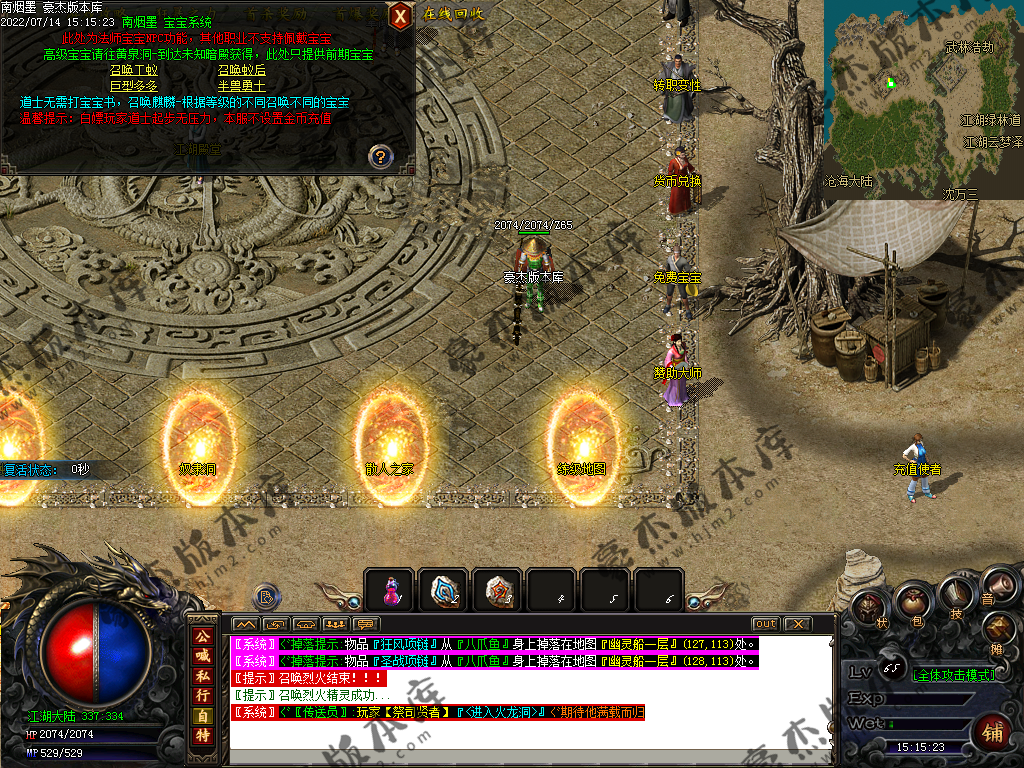Choose the 召唤蚁后 summon option
The width and height of the screenshot is (1024, 768).
click(241, 70)
